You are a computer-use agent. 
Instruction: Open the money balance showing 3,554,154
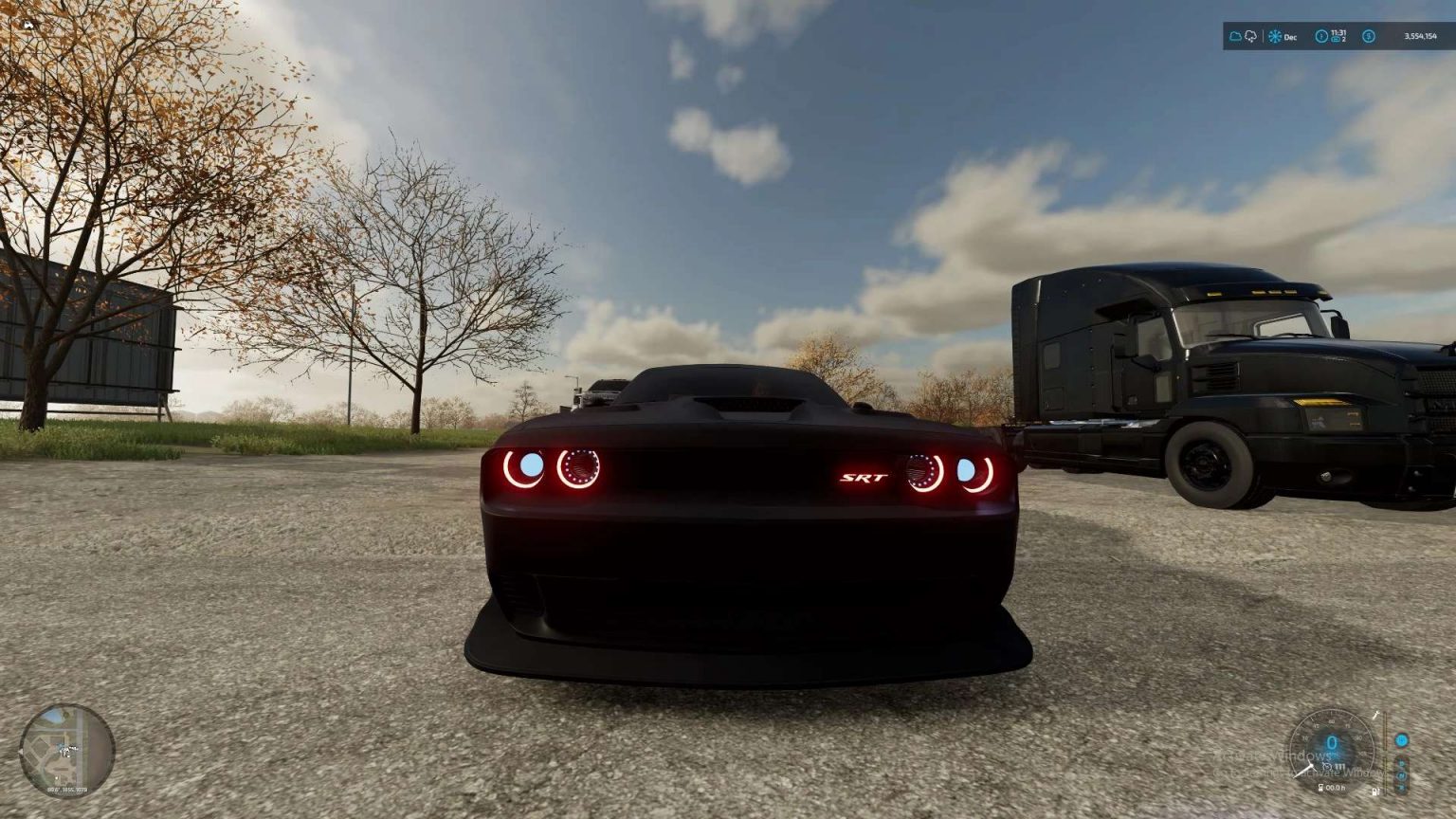(x=1420, y=36)
